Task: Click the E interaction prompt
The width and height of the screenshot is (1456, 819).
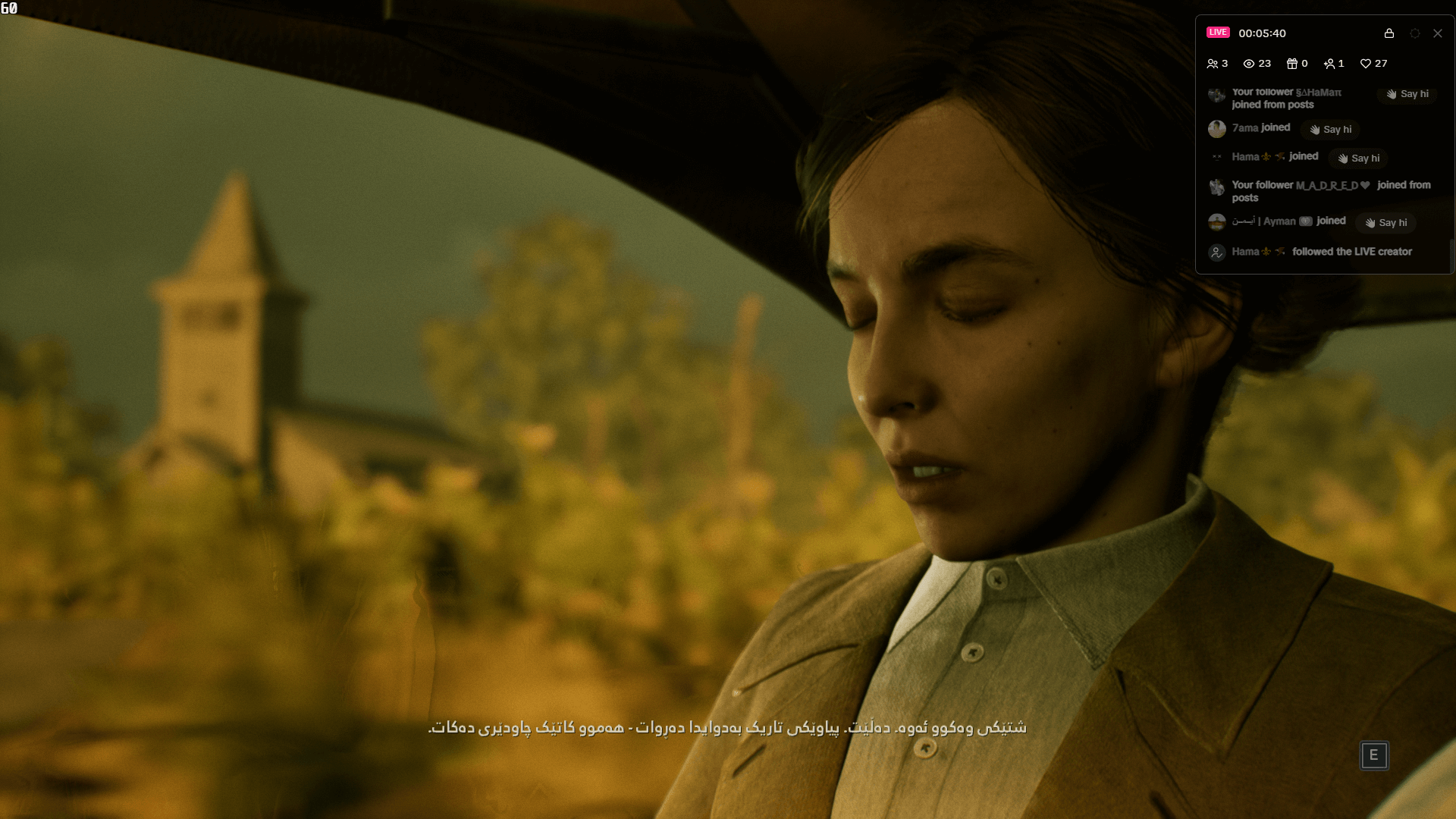Action: pyautogui.click(x=1374, y=755)
